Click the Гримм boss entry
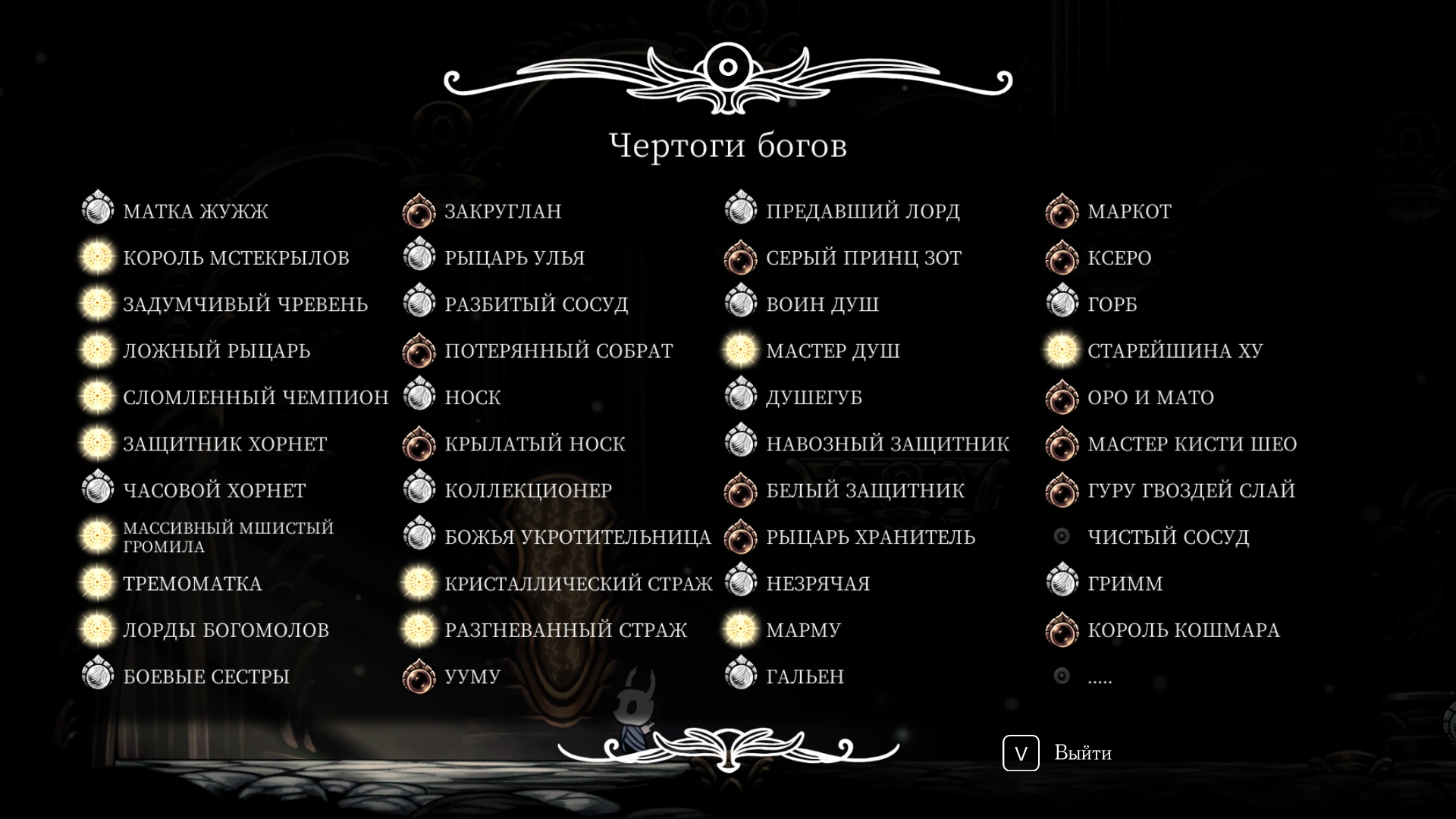The image size is (1456, 819). 1125,583
